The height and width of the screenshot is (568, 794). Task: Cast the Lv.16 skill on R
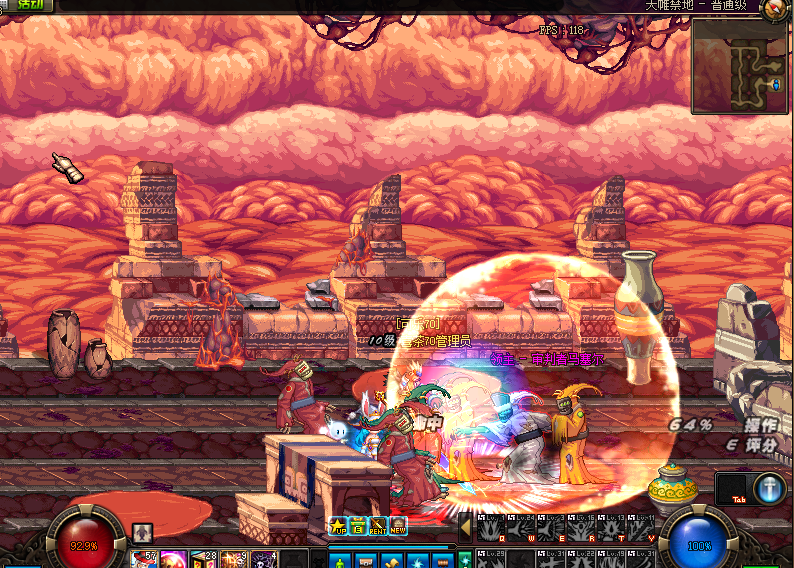point(583,528)
